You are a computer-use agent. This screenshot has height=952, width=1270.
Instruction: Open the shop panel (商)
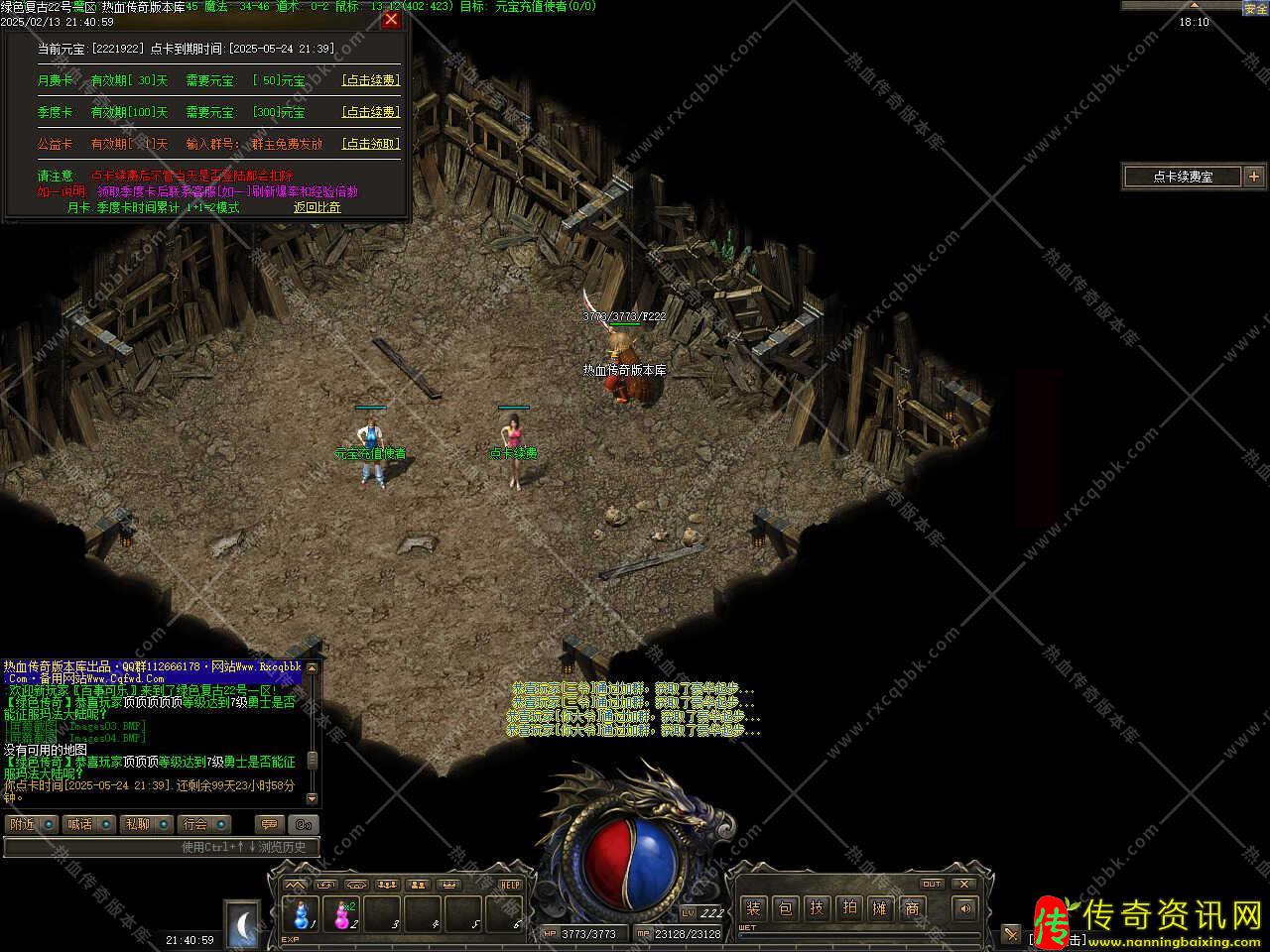click(912, 907)
